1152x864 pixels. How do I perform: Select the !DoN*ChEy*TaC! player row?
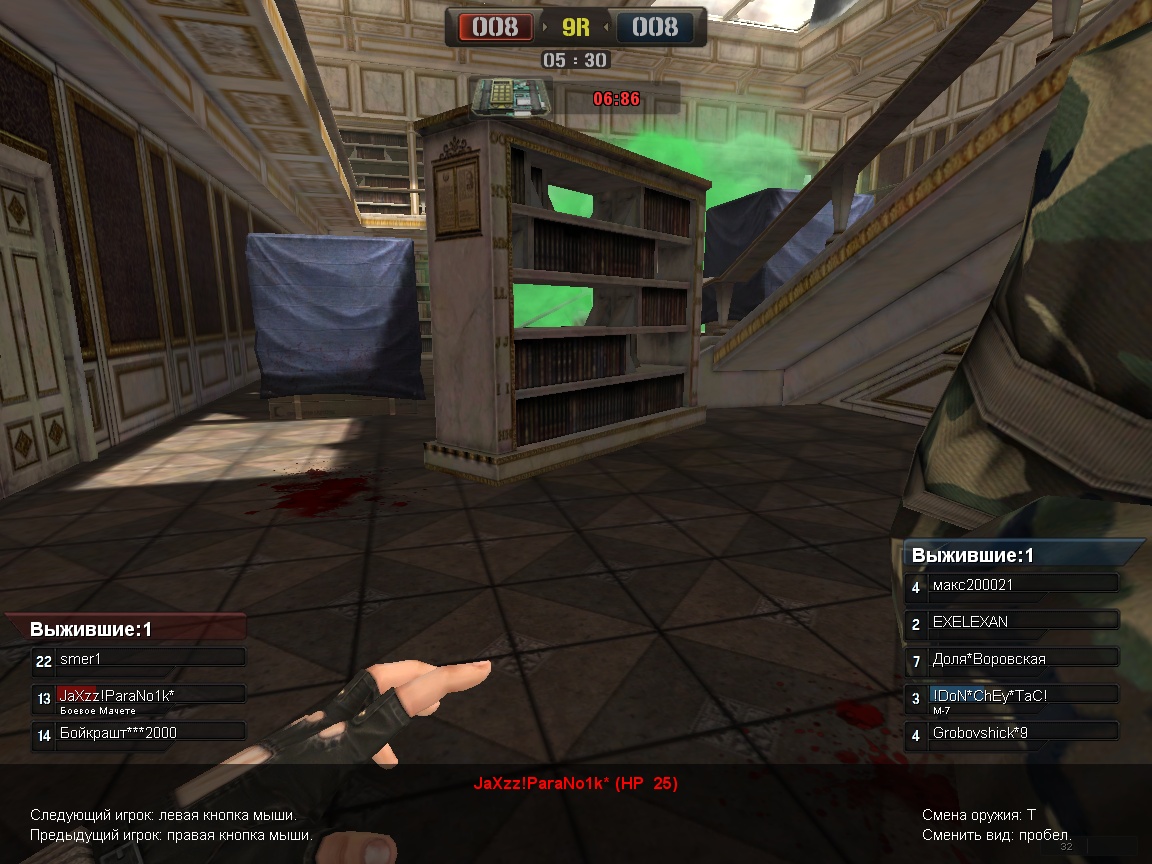click(1014, 696)
